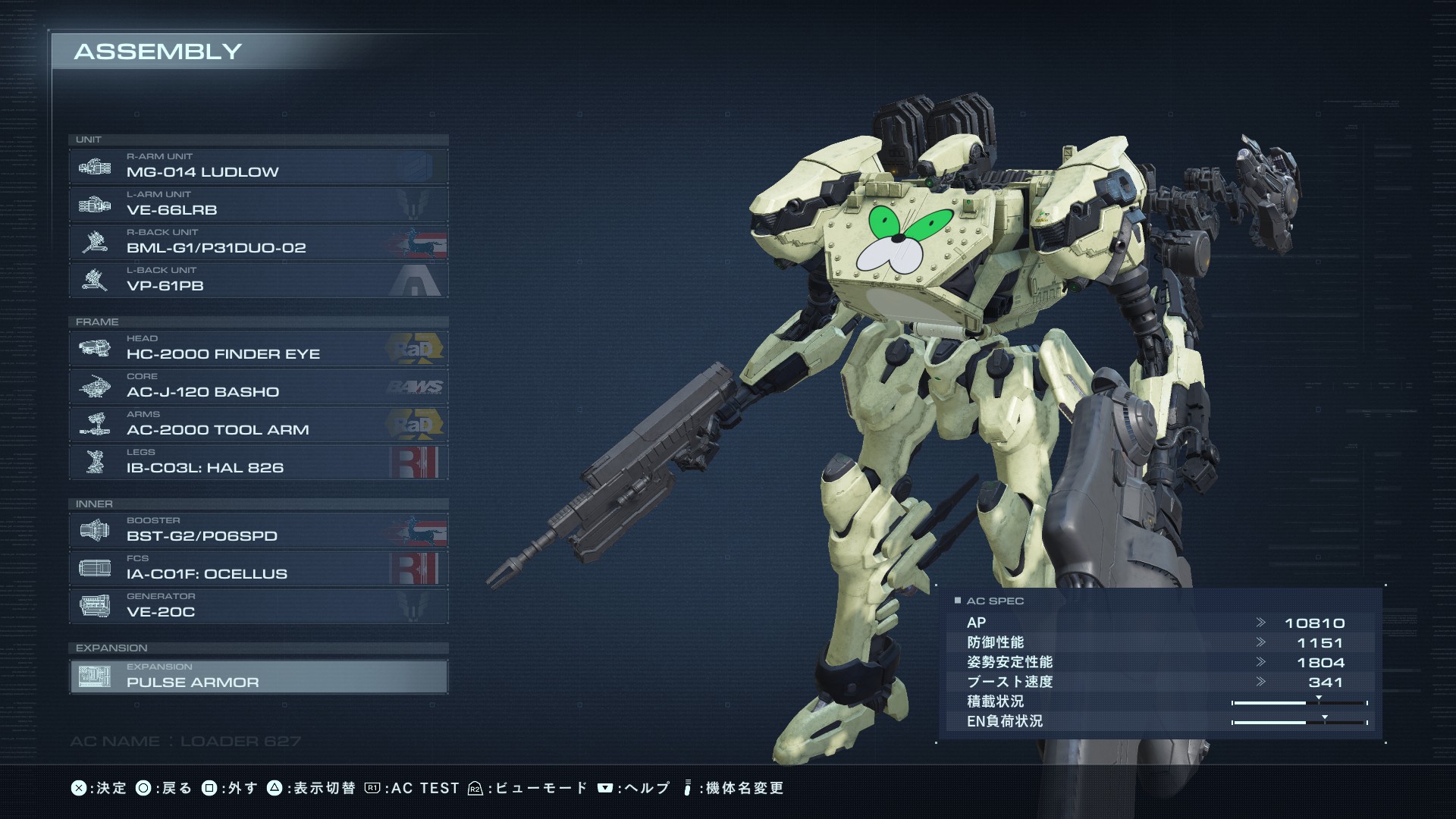Viewport: 1456px width, 819px height.
Task: Select the HEAD HC-2000 FINDER EYE part
Action: point(258,349)
